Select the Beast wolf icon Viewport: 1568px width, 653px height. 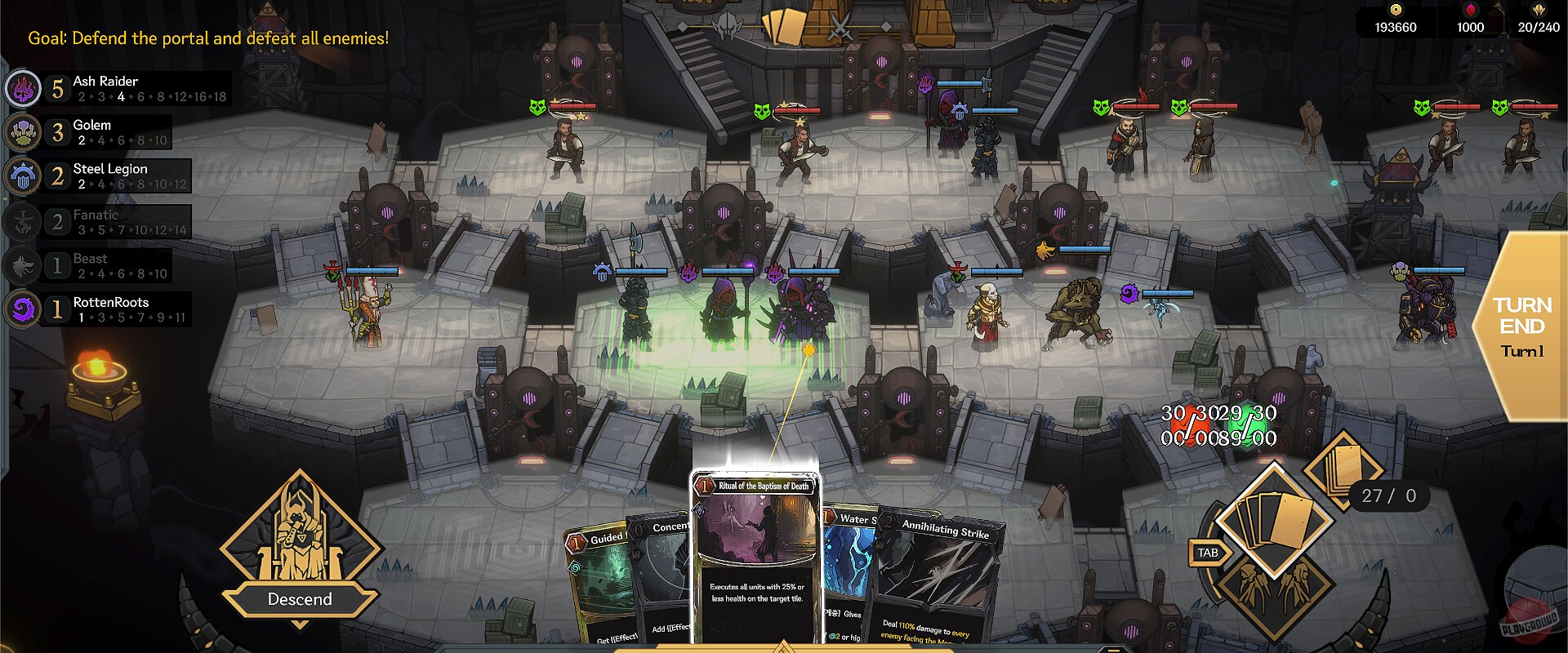pyautogui.click(x=23, y=264)
